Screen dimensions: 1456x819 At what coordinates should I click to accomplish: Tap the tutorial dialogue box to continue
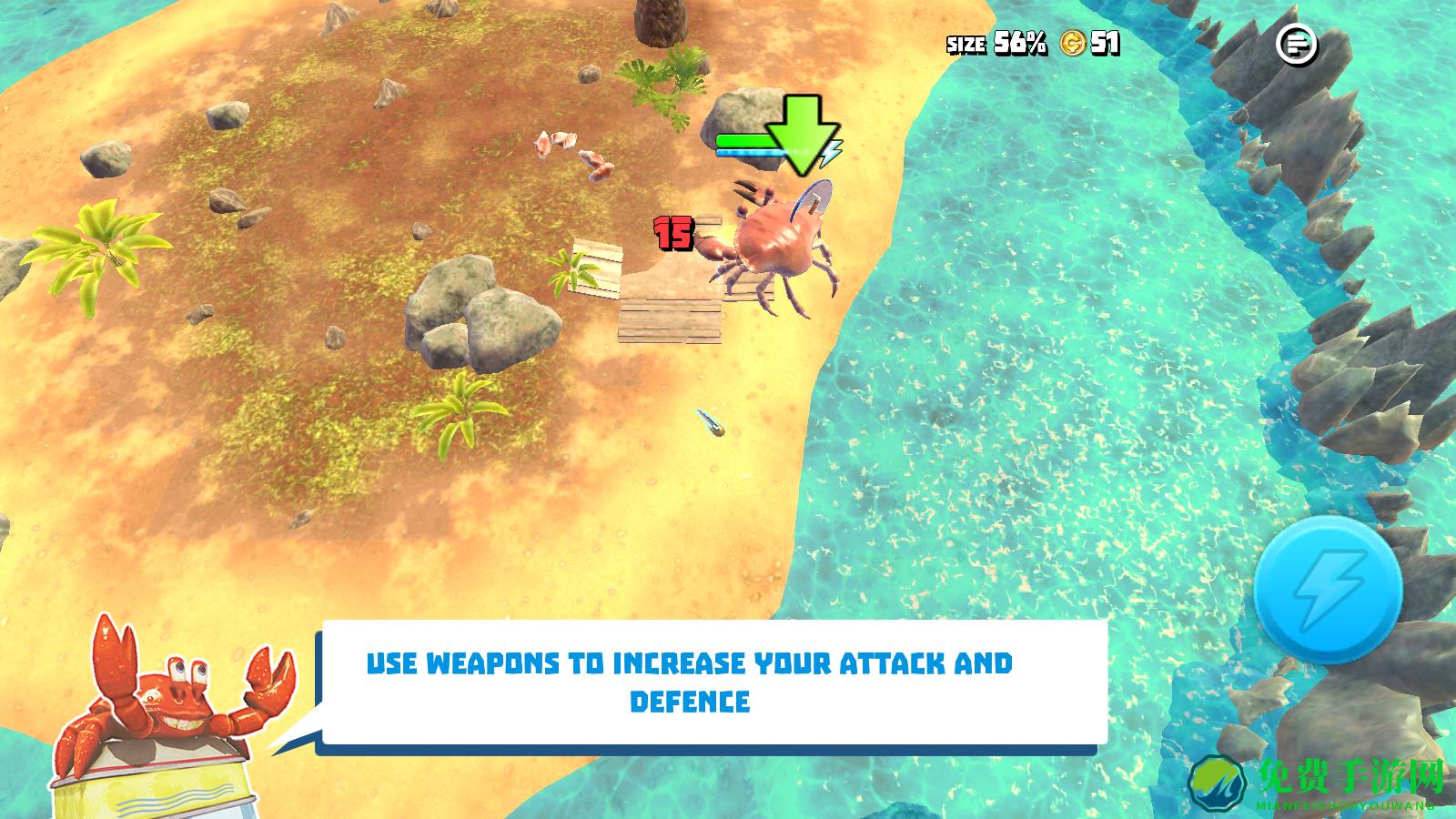712,682
